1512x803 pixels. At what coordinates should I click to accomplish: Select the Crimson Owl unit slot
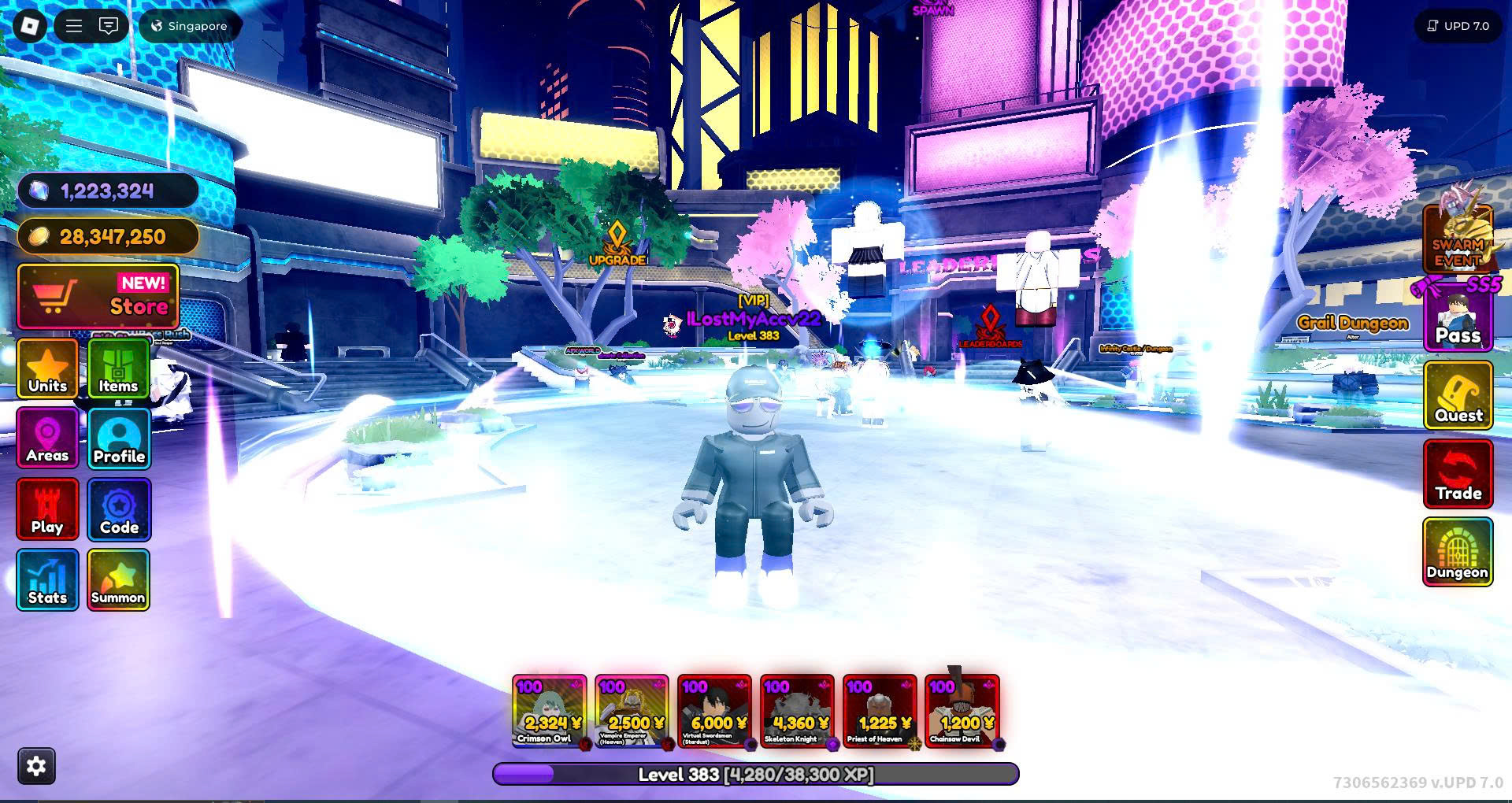[549, 711]
